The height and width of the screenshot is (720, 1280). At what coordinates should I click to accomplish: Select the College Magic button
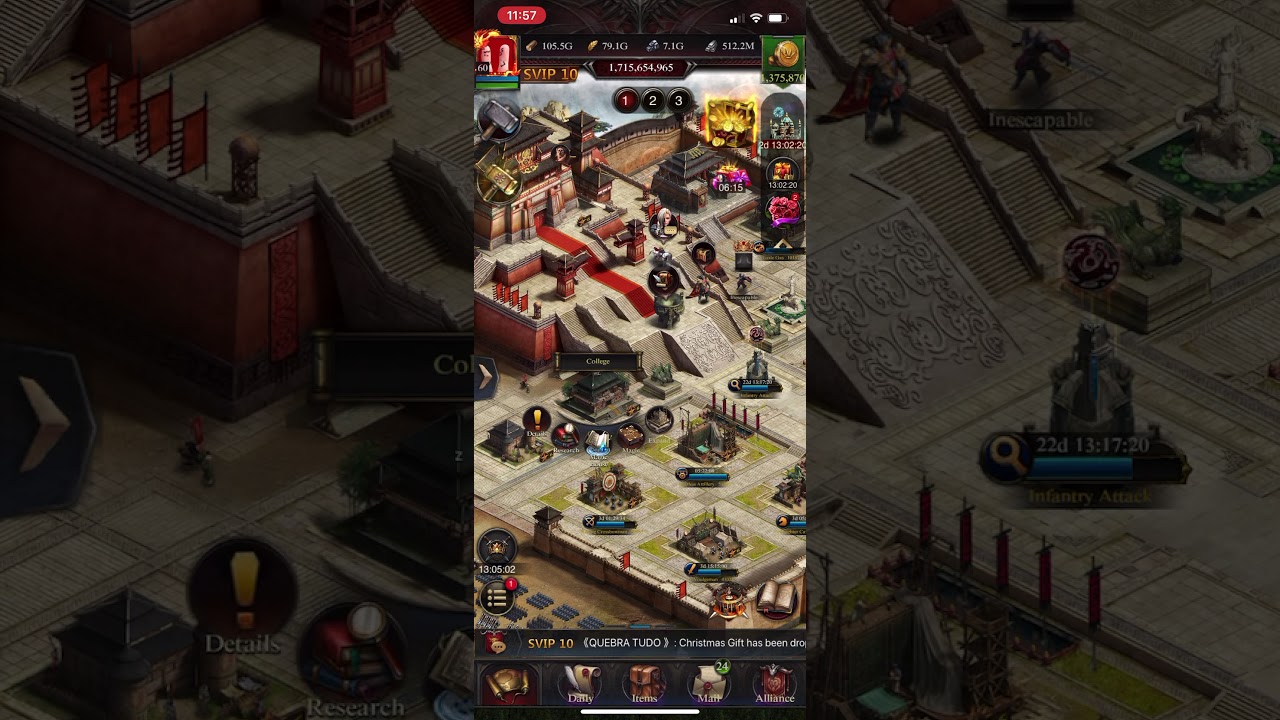[x=630, y=437]
